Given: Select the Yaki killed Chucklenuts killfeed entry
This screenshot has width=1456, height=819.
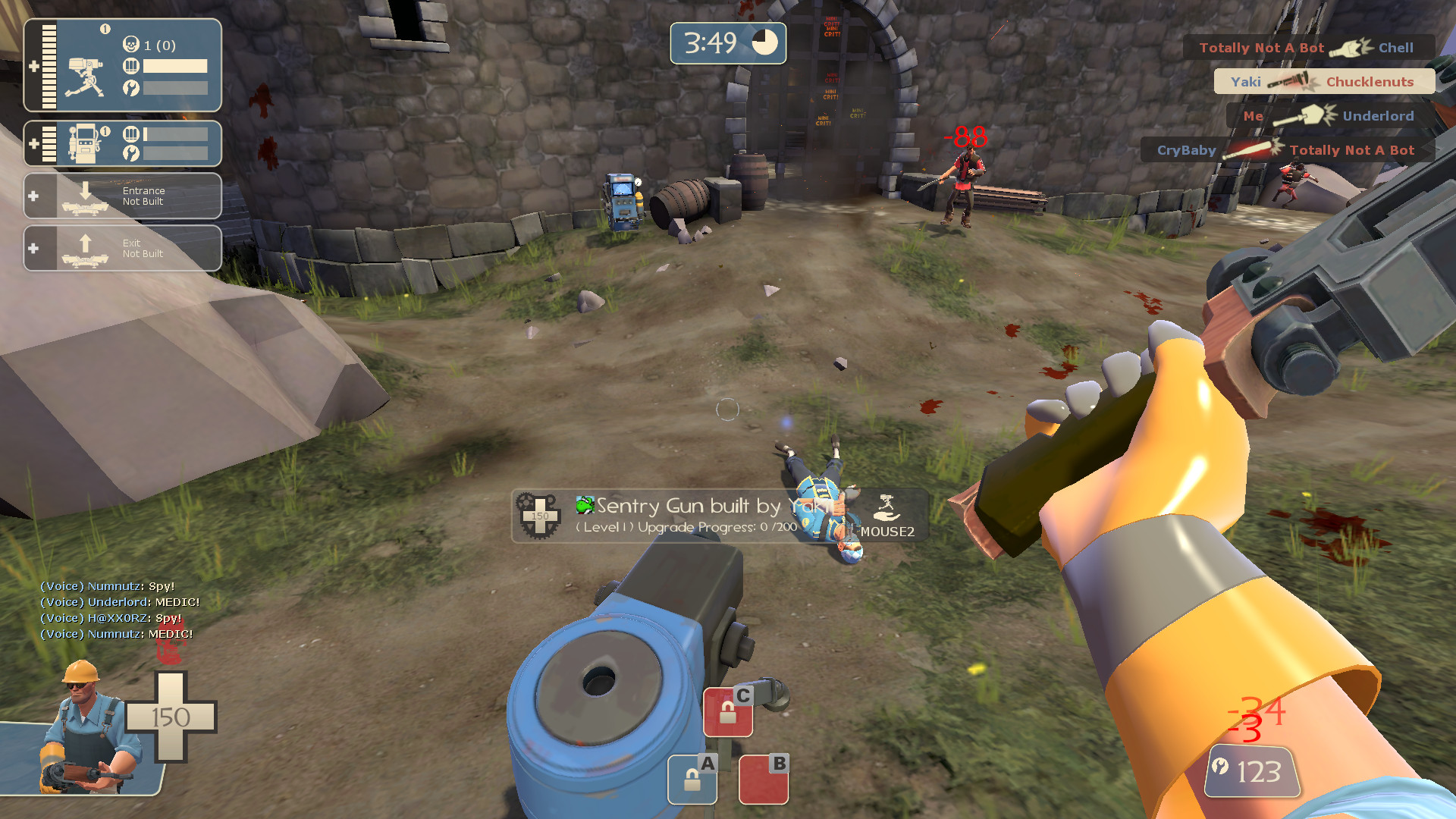Looking at the screenshot, I should tap(1323, 81).
